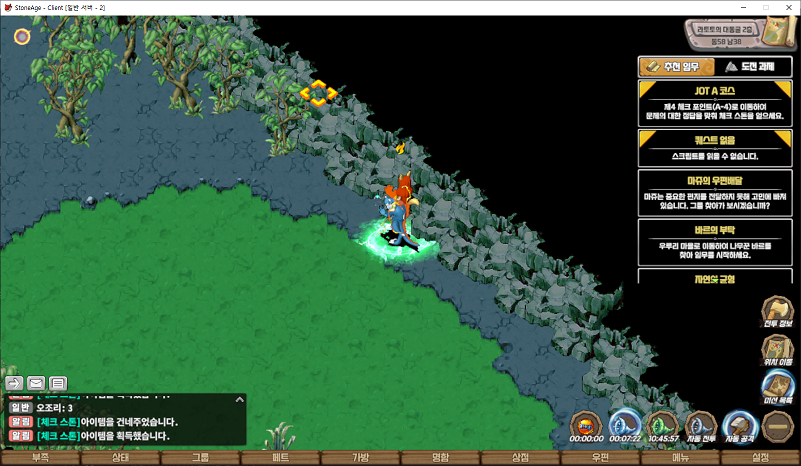The width and height of the screenshot is (801, 466).
Task: Open the 마쥬의 우편배달 quest
Action: [x=714, y=193]
